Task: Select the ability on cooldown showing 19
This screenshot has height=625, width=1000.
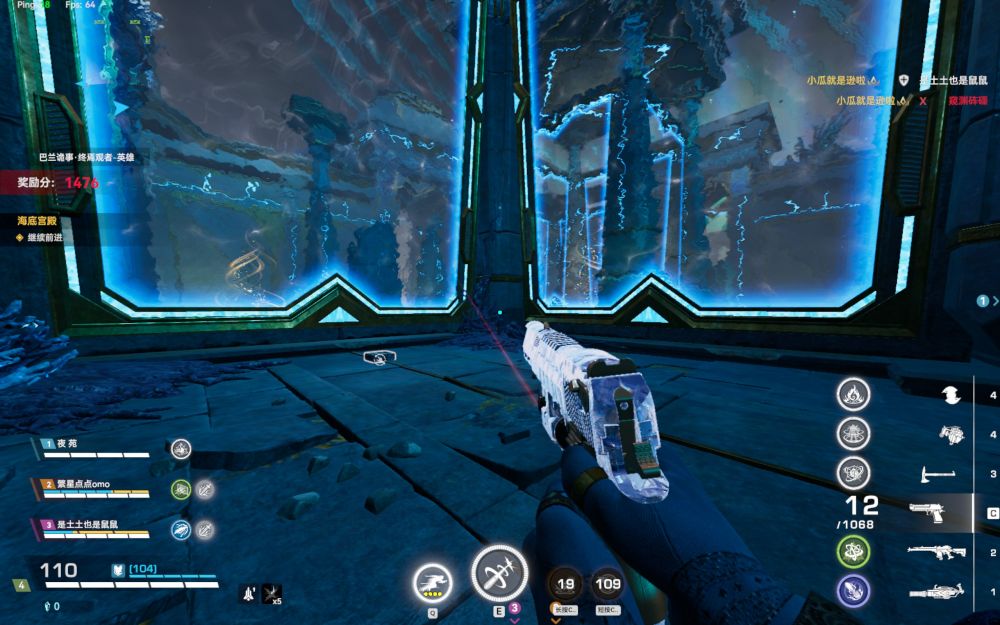Action: click(566, 584)
